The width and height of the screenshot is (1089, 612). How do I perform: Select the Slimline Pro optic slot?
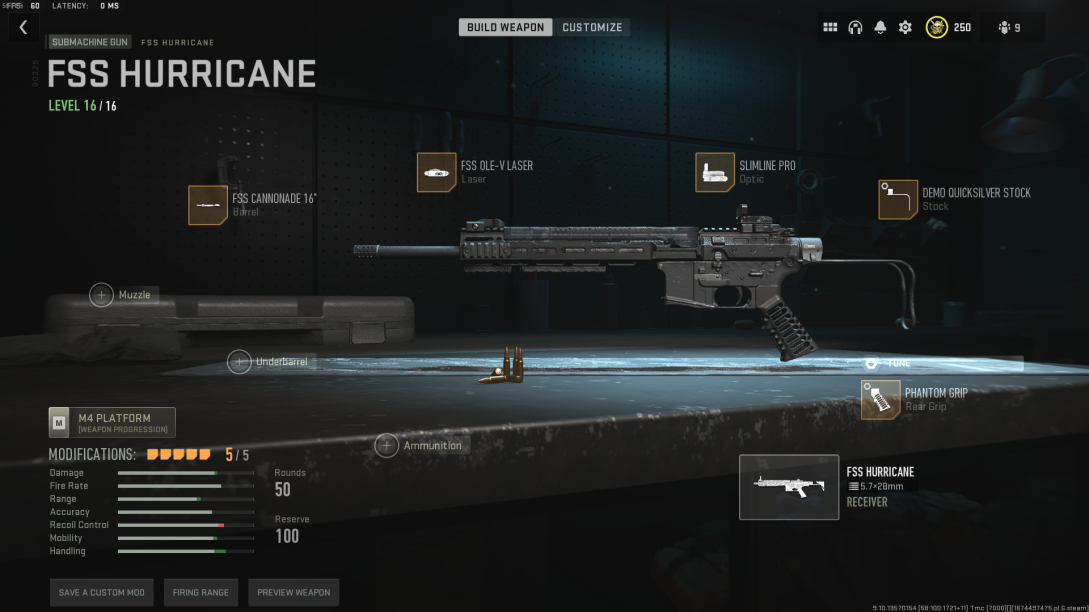tap(715, 172)
